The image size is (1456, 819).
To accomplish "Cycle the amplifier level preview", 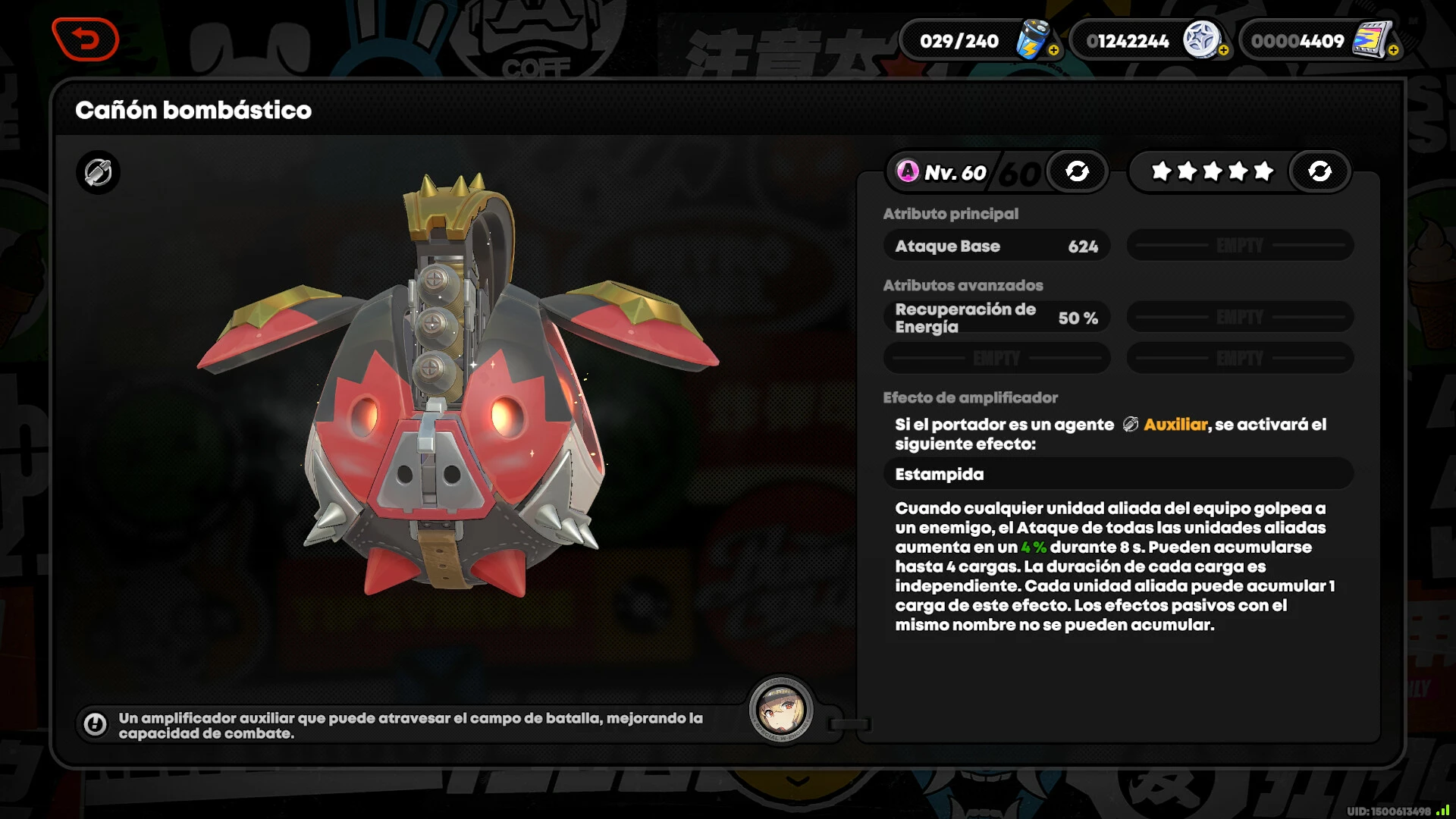I will (x=1077, y=171).
